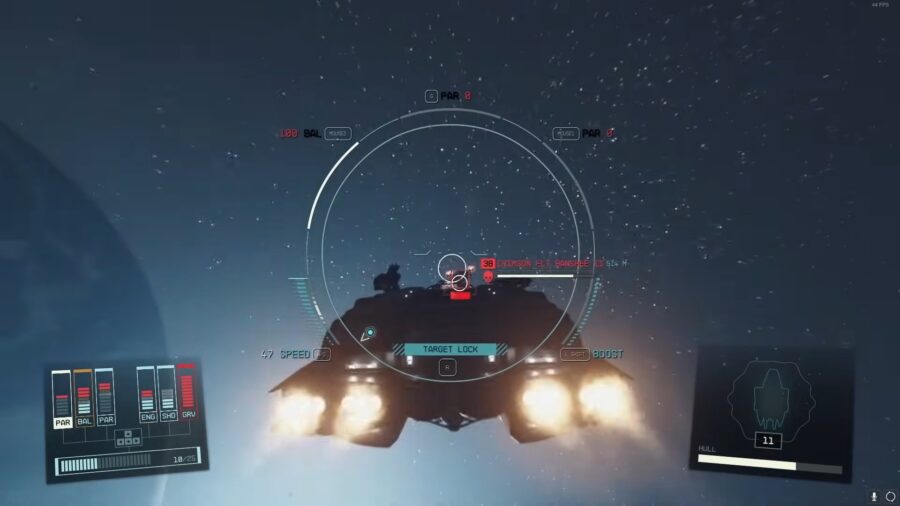Screen dimensions: 900x506
Task: Select the highlighted PAR weapon power column
Action: click(x=62, y=398)
